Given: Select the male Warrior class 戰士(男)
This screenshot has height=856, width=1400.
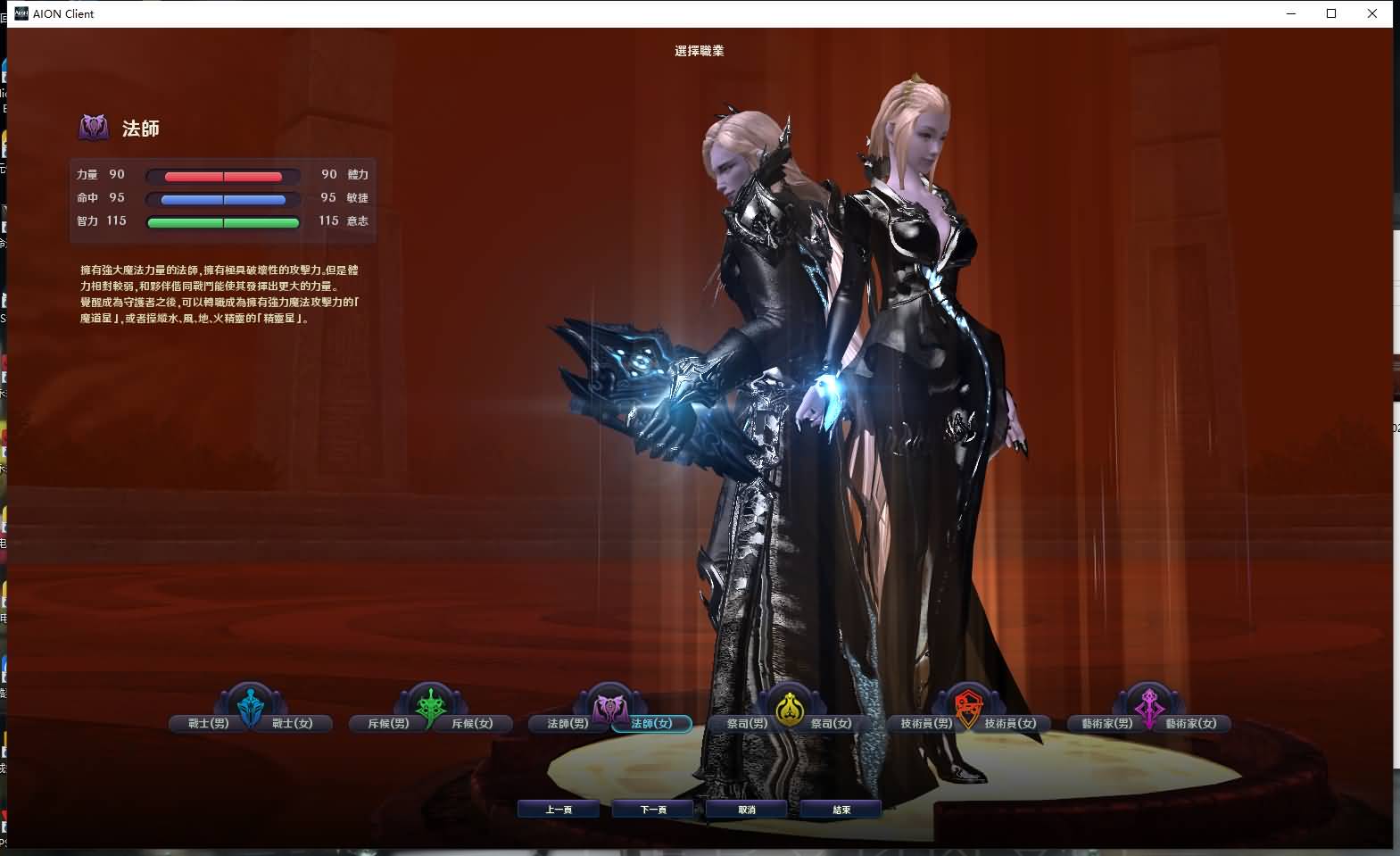Looking at the screenshot, I should pyautogui.click(x=208, y=723).
